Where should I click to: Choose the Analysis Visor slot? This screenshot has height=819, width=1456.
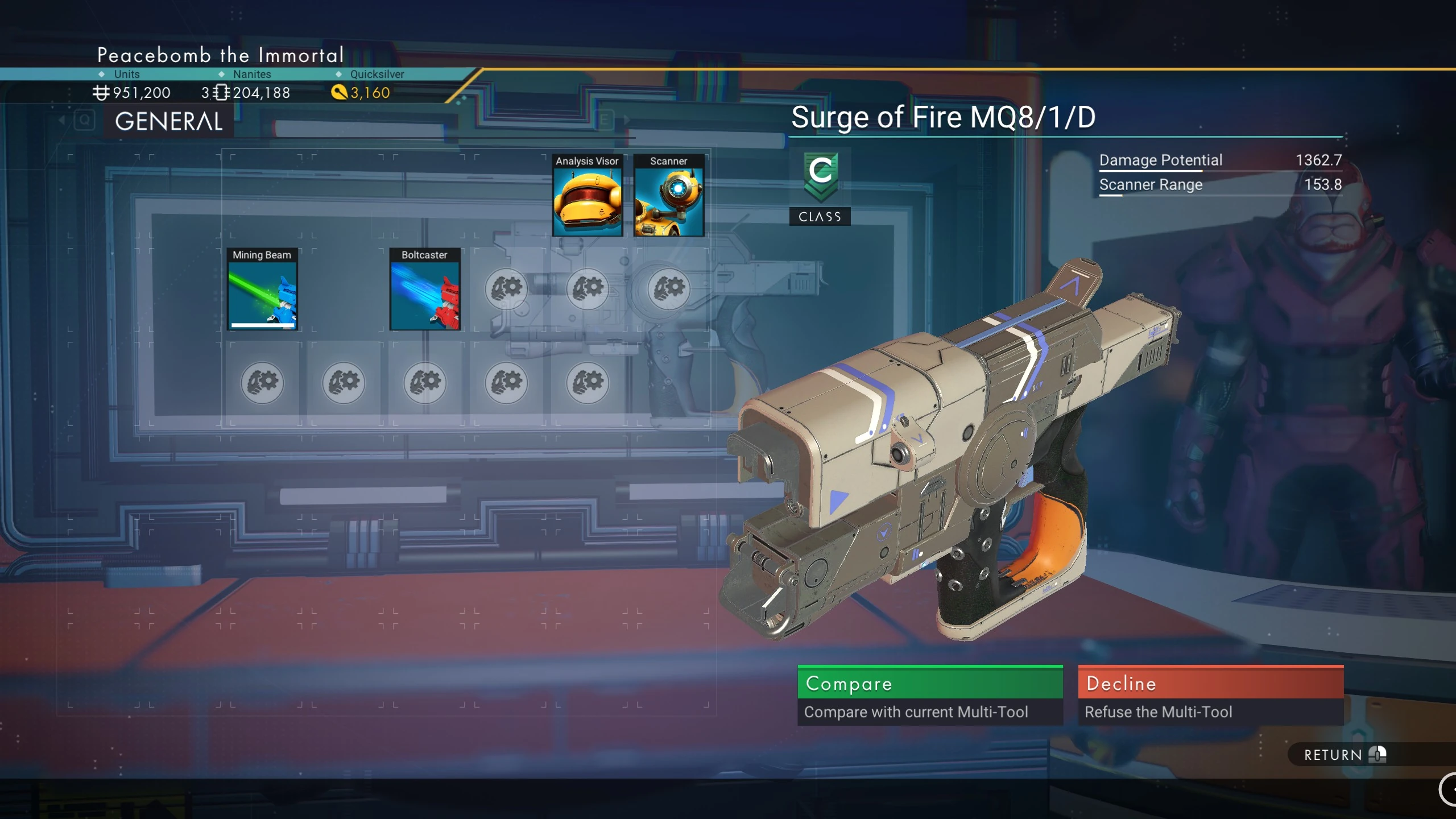[x=588, y=196]
